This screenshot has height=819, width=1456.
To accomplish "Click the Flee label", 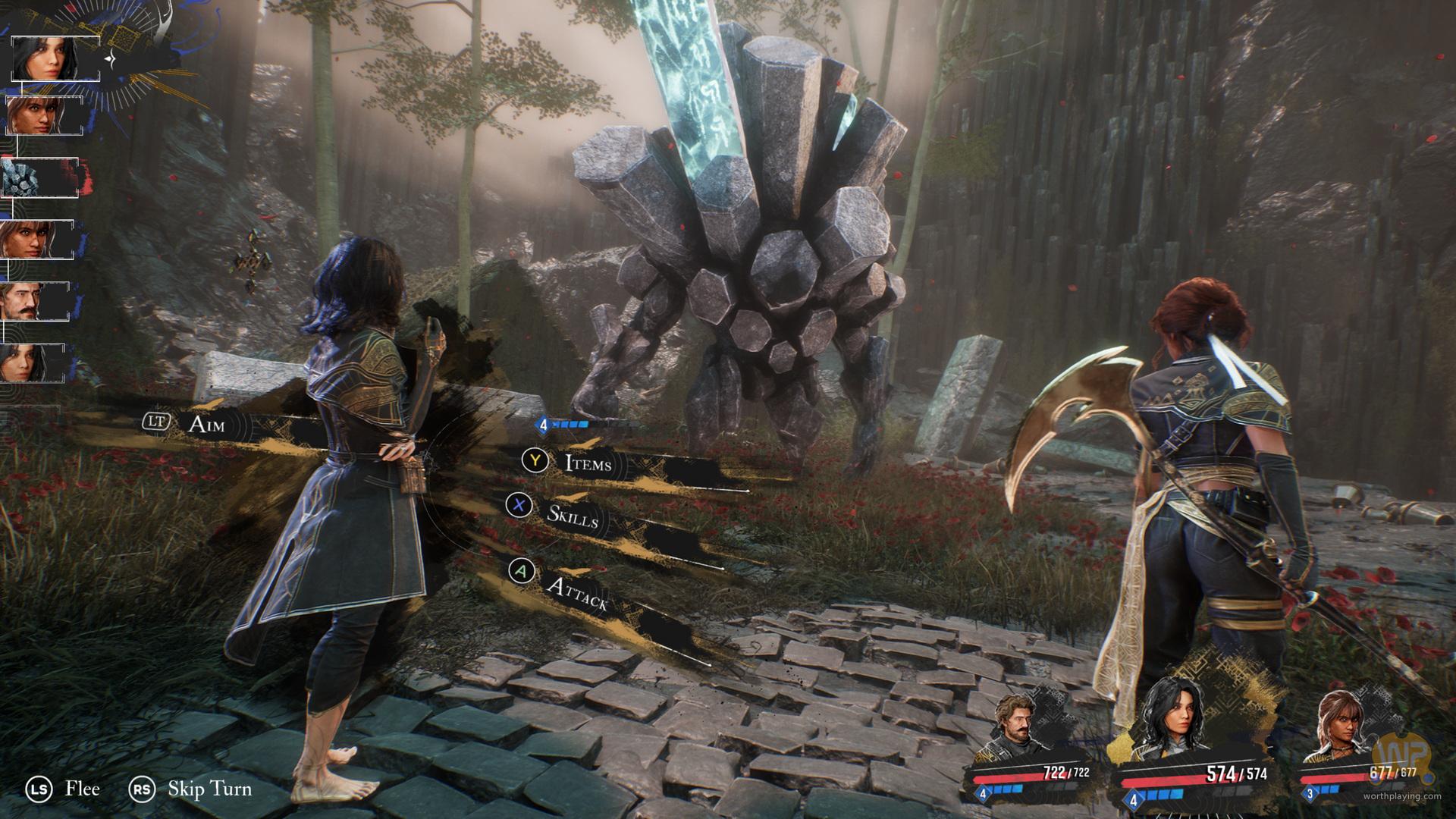I will (x=82, y=789).
